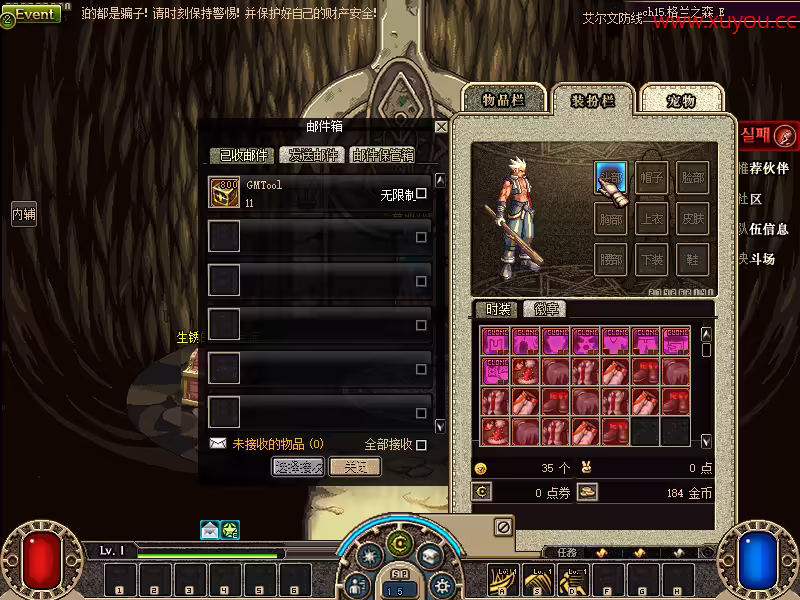The height and width of the screenshot is (600, 800).
Task: Open the 物品栏 inventory tab
Action: (503, 100)
